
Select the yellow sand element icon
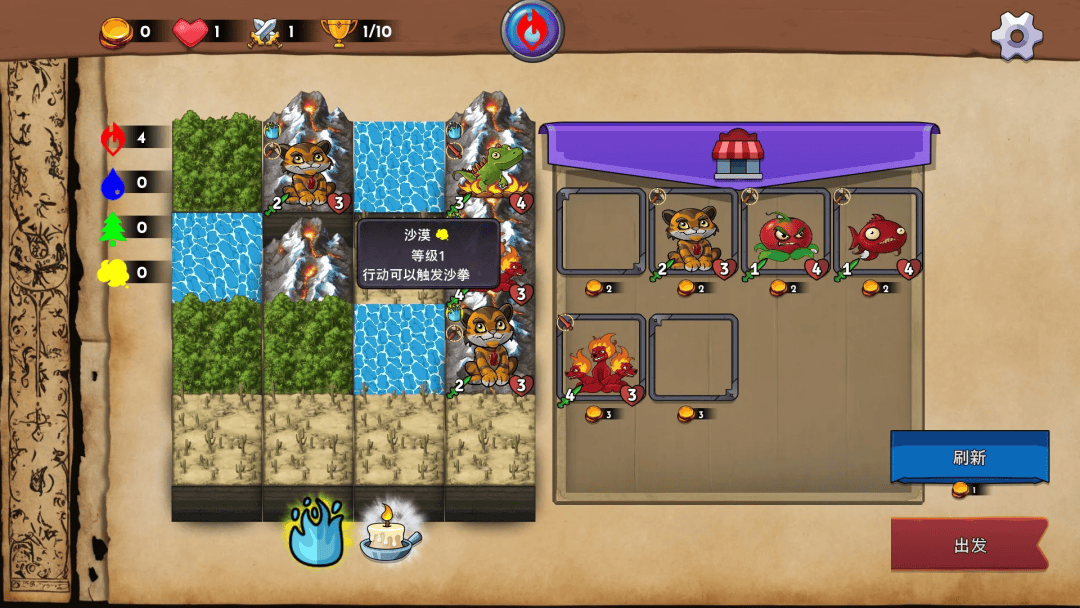(114, 272)
